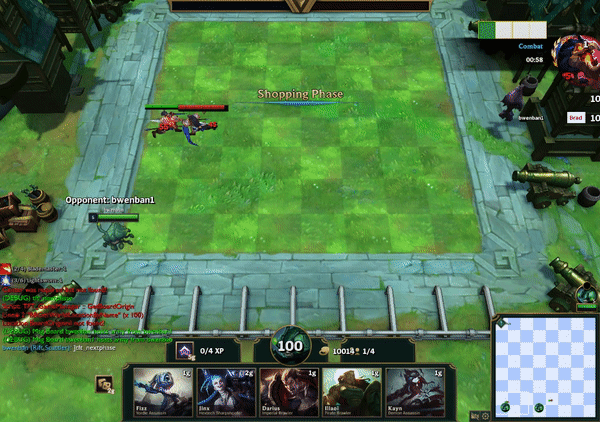Select Brad in the player scoreboard
The width and height of the screenshot is (600, 422).
pyautogui.click(x=576, y=118)
